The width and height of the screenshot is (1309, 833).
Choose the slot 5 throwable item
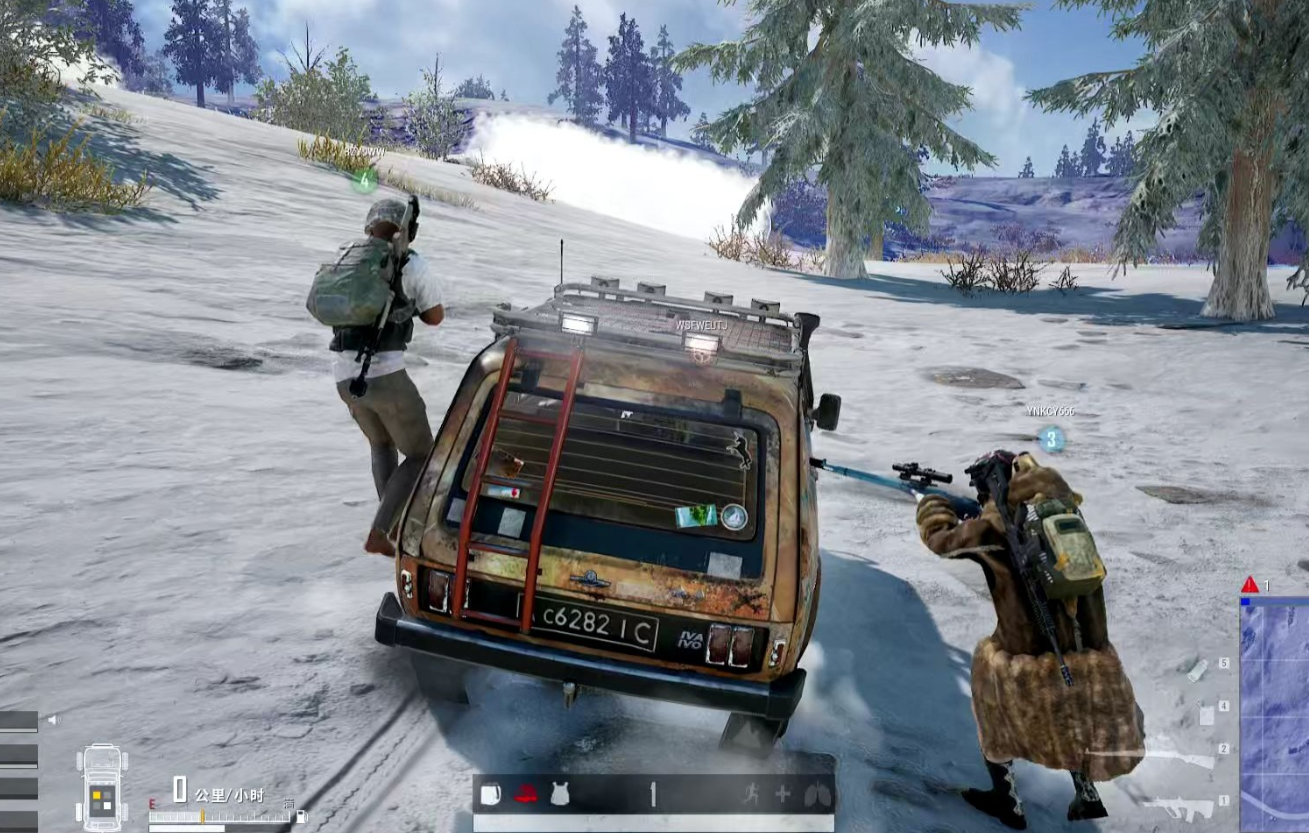pos(1198,670)
